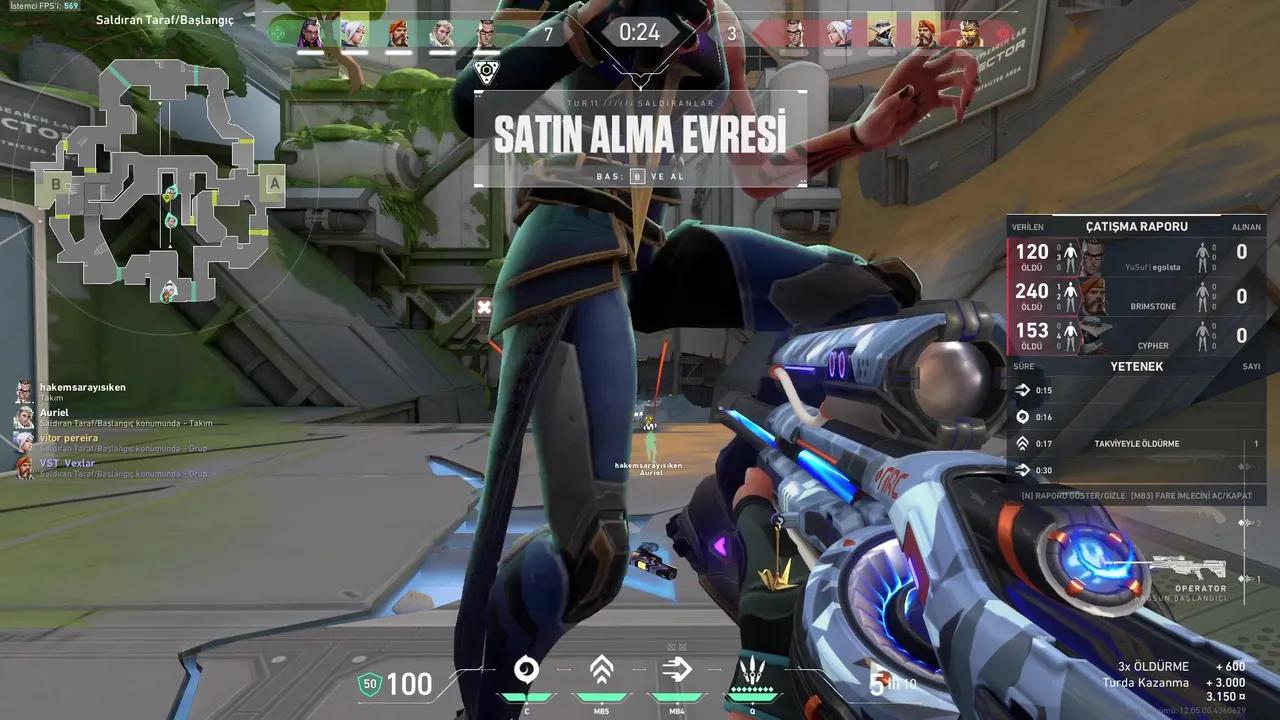Image resolution: width=1280 pixels, height=720 pixels.
Task: Activate the Blade Storm ultimate icon above Q
Action: 753,668
